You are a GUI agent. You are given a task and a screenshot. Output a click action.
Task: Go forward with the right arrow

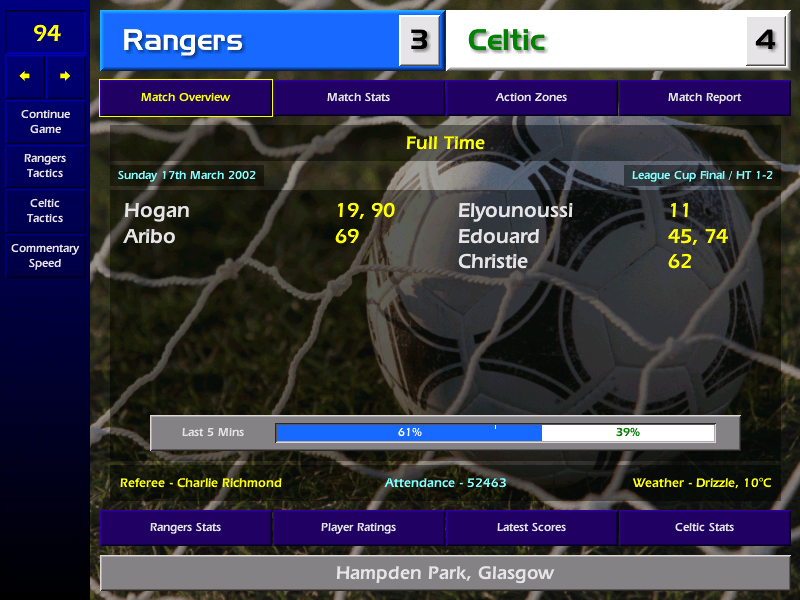(65, 76)
